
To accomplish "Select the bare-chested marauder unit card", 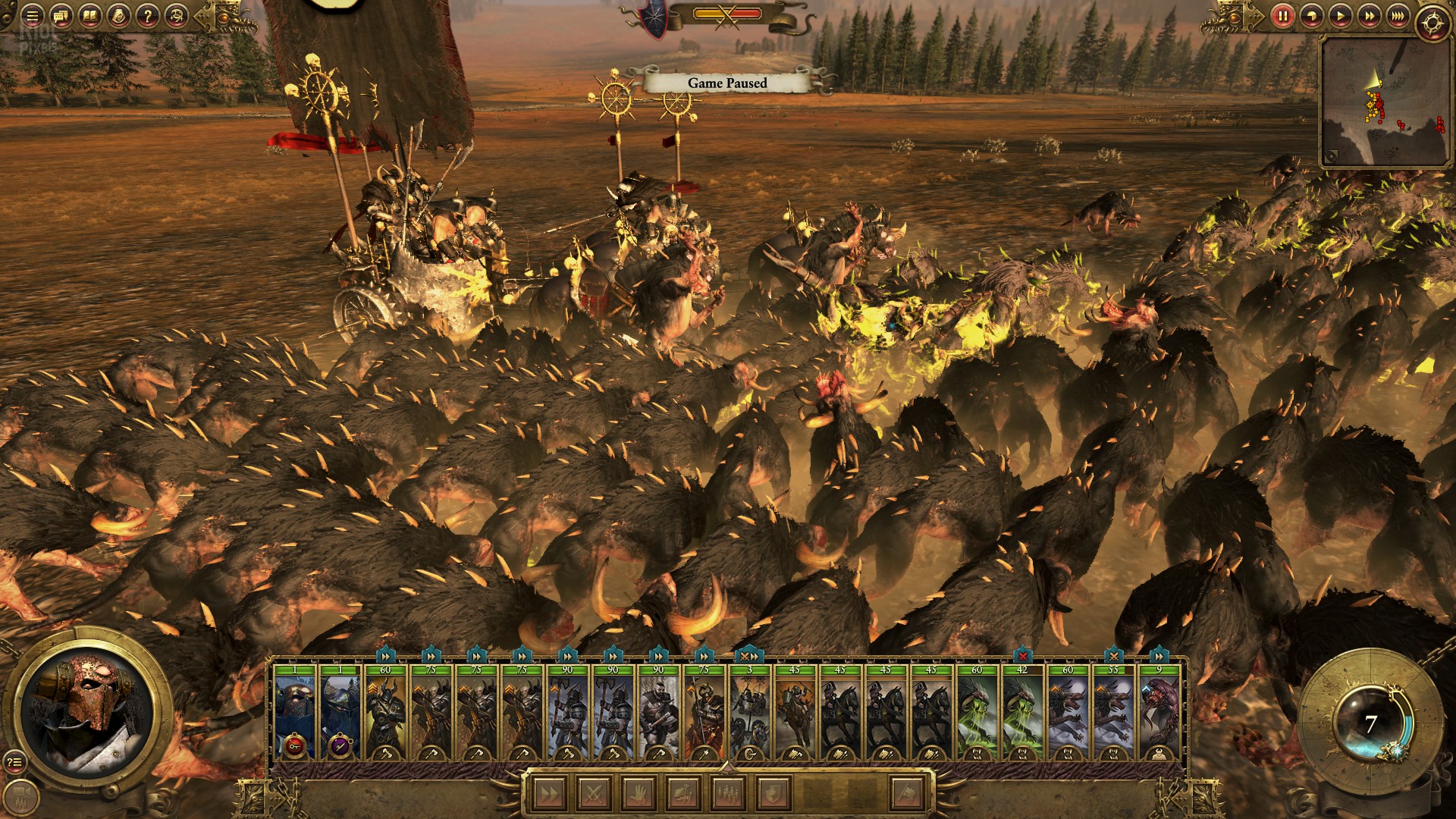I will 658,713.
